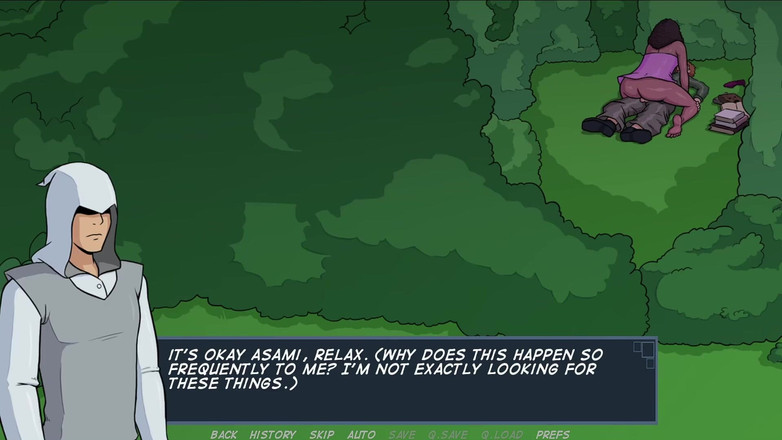Open the dialogue HISTORY log
This screenshot has height=440, width=782.
[x=273, y=434]
